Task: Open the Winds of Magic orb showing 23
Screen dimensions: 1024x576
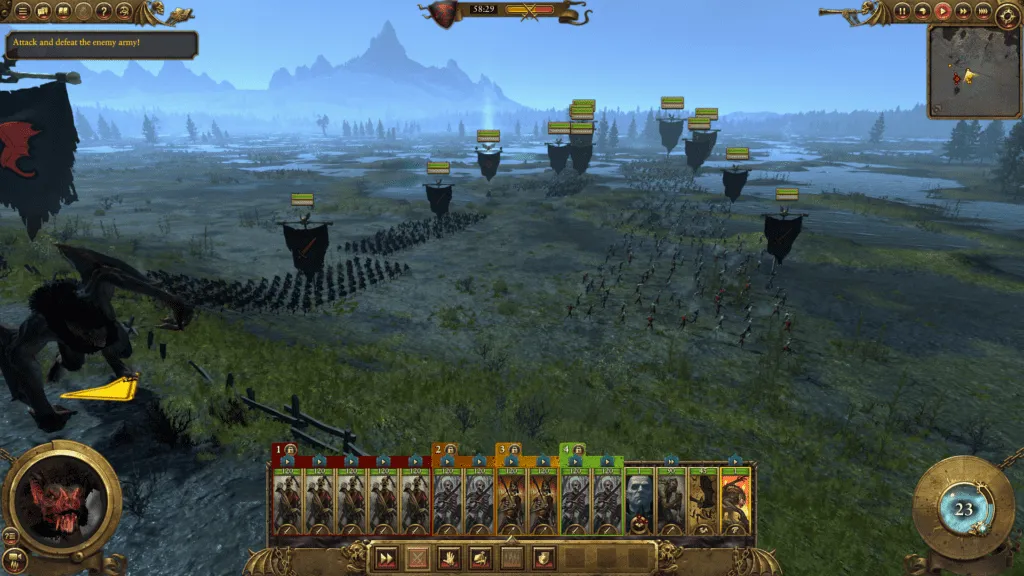Action: tap(963, 508)
